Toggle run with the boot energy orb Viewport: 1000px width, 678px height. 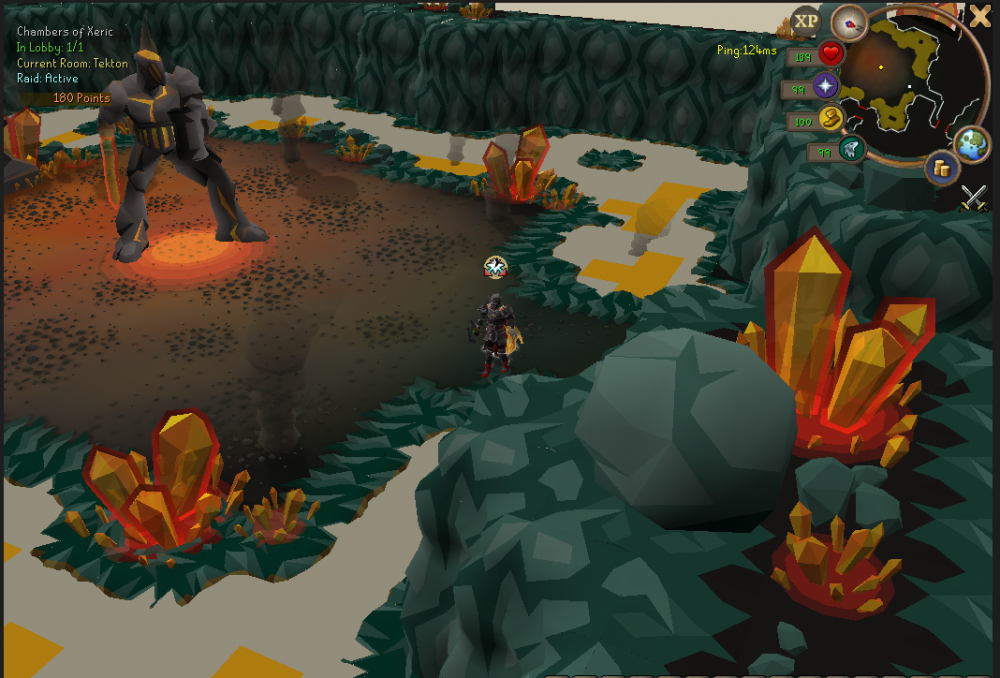pyautogui.click(x=830, y=120)
